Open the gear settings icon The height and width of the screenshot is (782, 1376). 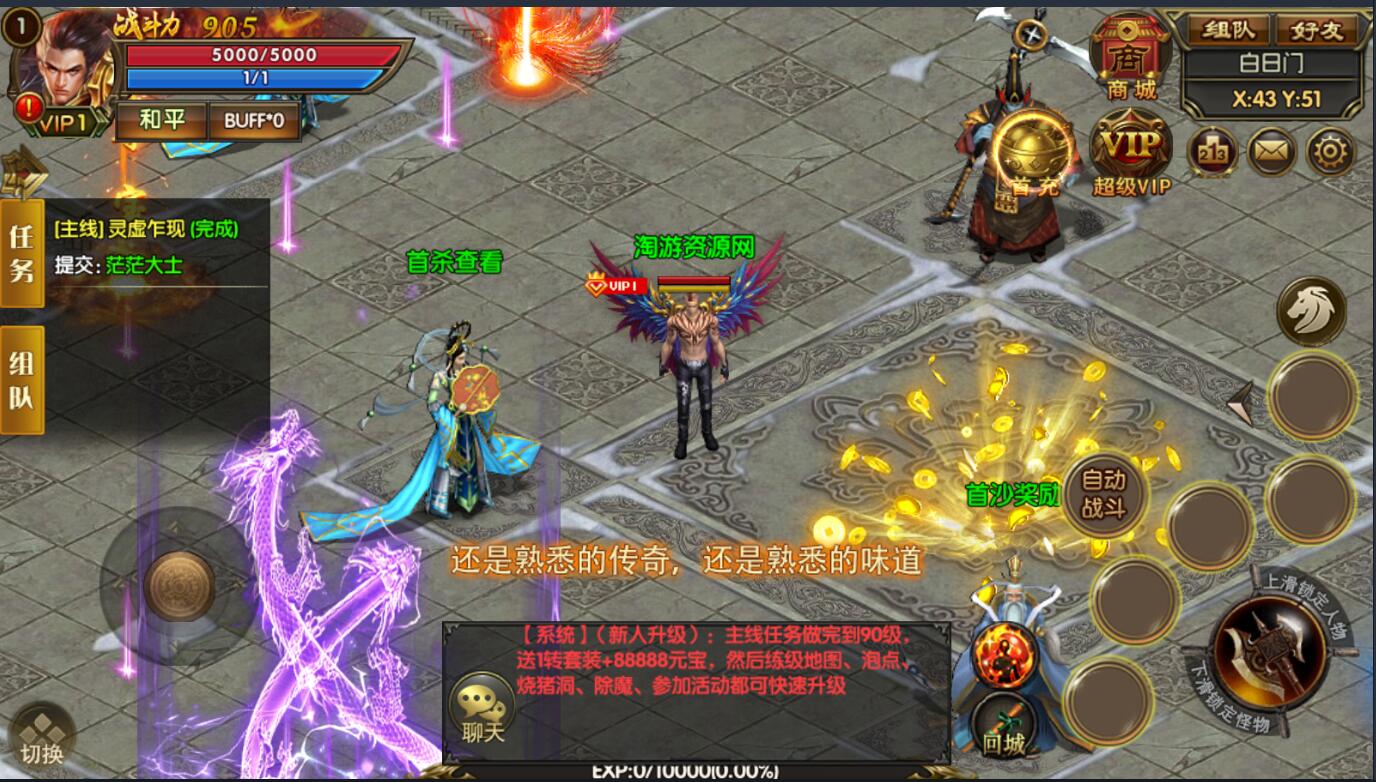click(x=1332, y=153)
